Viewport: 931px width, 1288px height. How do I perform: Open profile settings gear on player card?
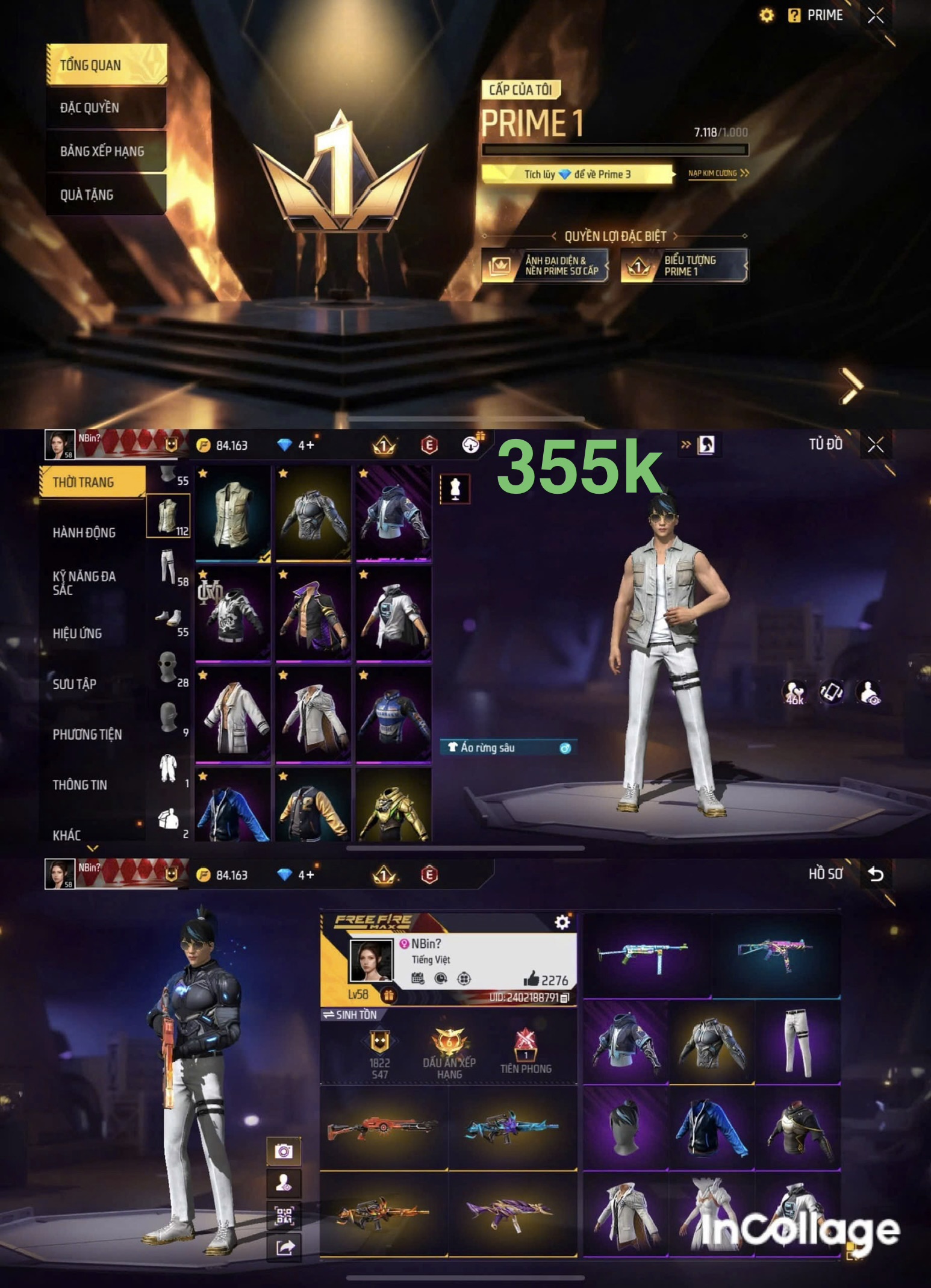pos(562,922)
